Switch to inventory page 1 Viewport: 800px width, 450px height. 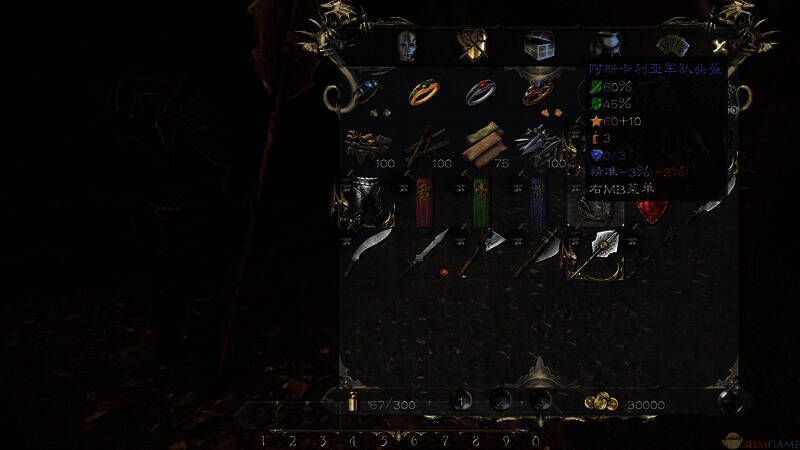pos(461,401)
